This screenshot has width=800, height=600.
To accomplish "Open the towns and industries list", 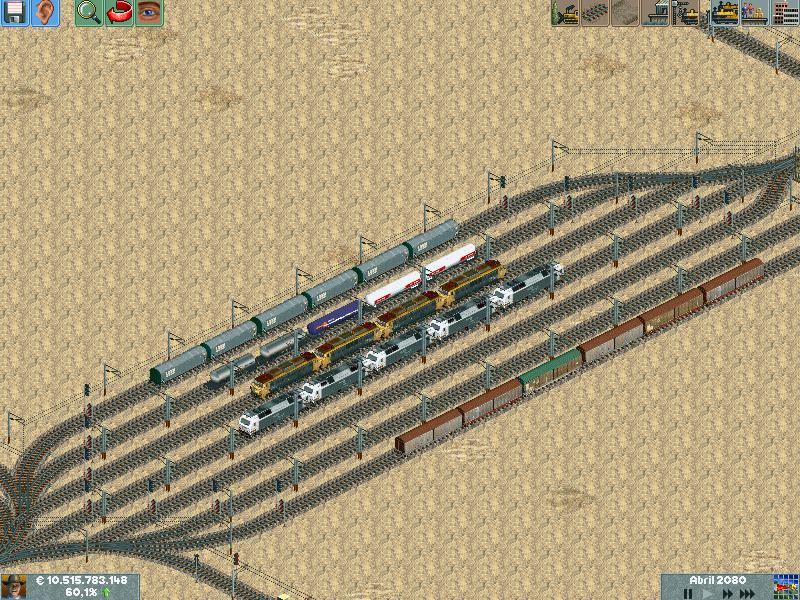I will (784, 13).
